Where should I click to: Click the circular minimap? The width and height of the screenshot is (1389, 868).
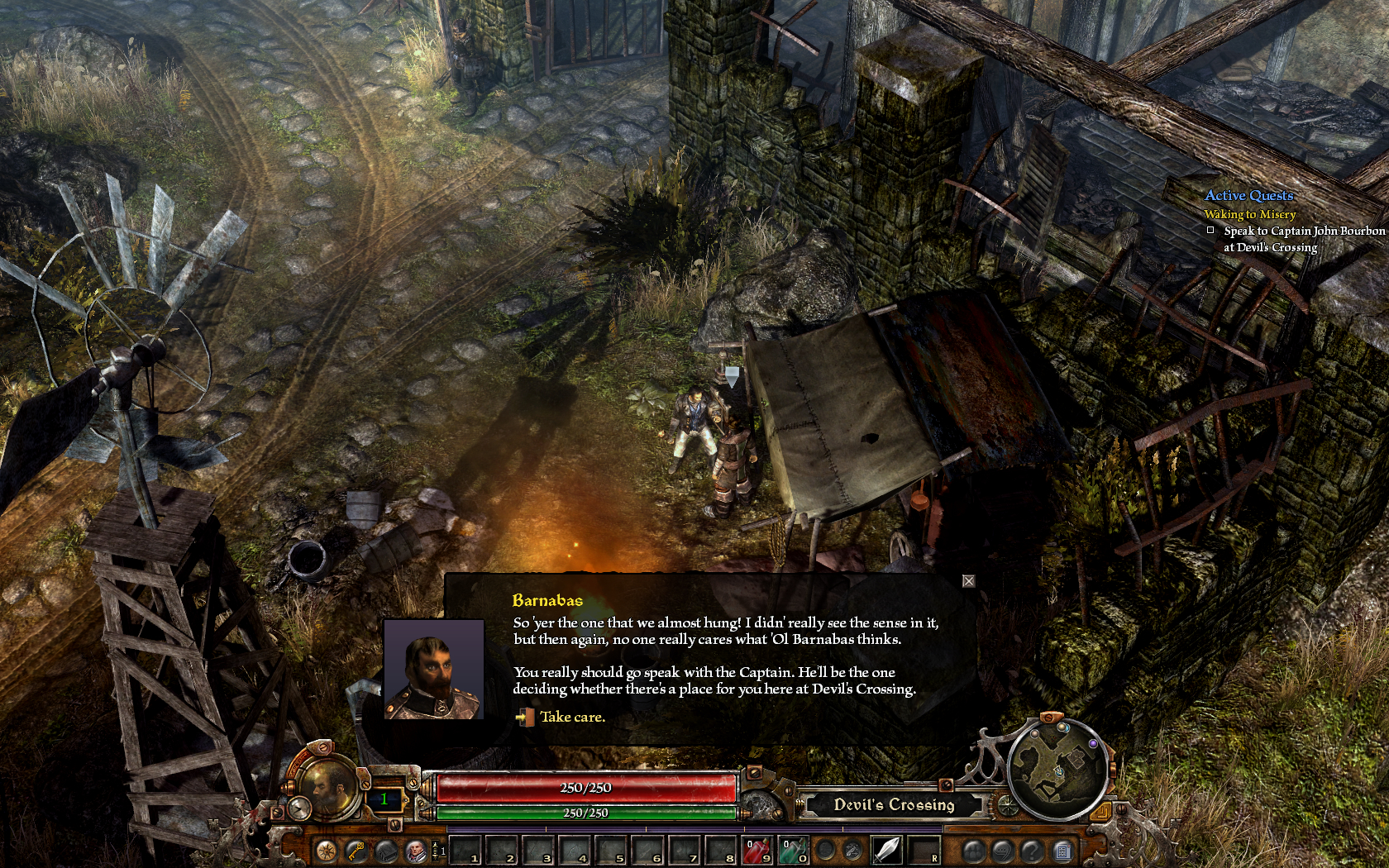pyautogui.click(x=1058, y=770)
